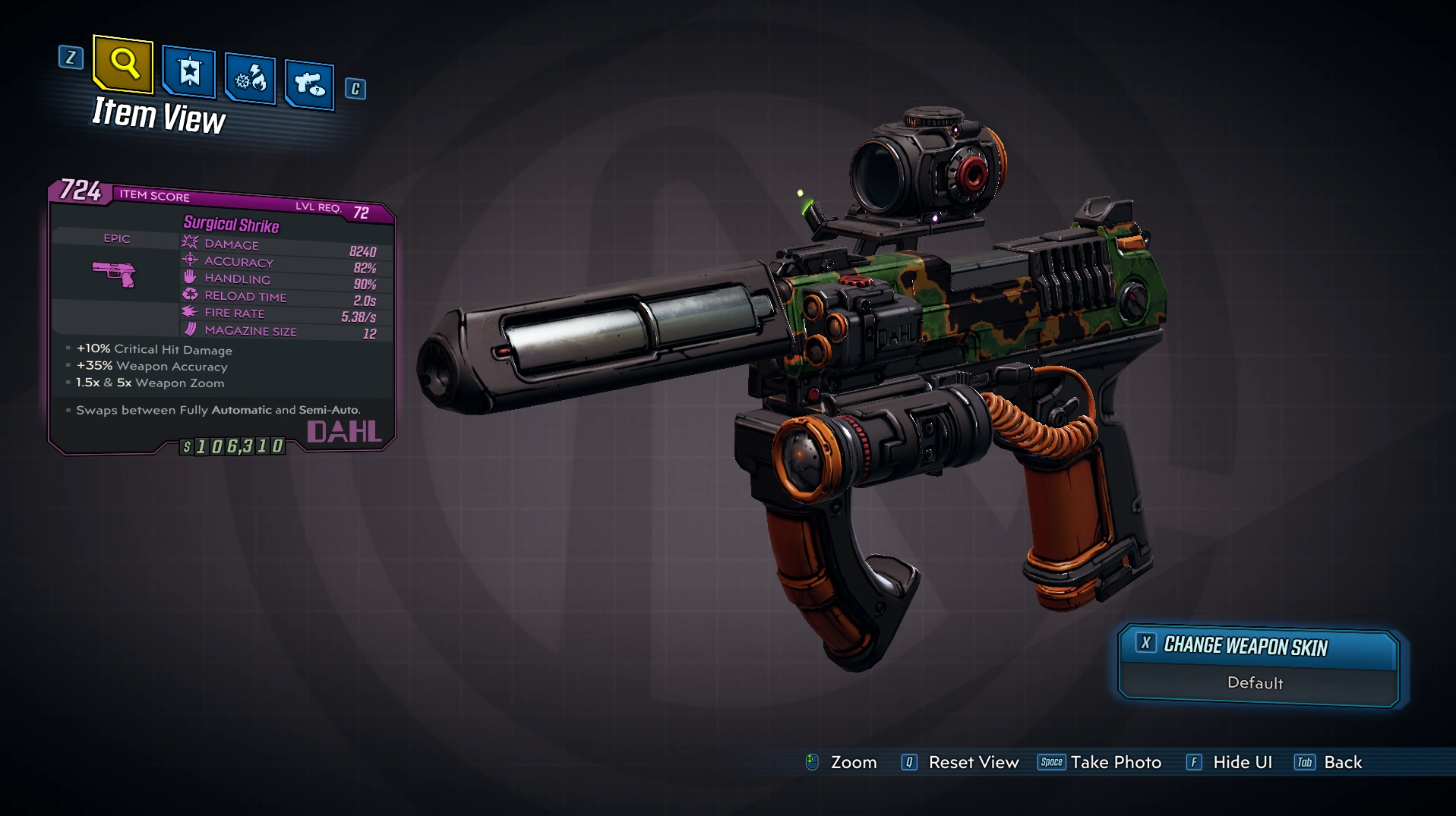The height and width of the screenshot is (816, 1456).
Task: Choose the Reset View option
Action: [961, 762]
